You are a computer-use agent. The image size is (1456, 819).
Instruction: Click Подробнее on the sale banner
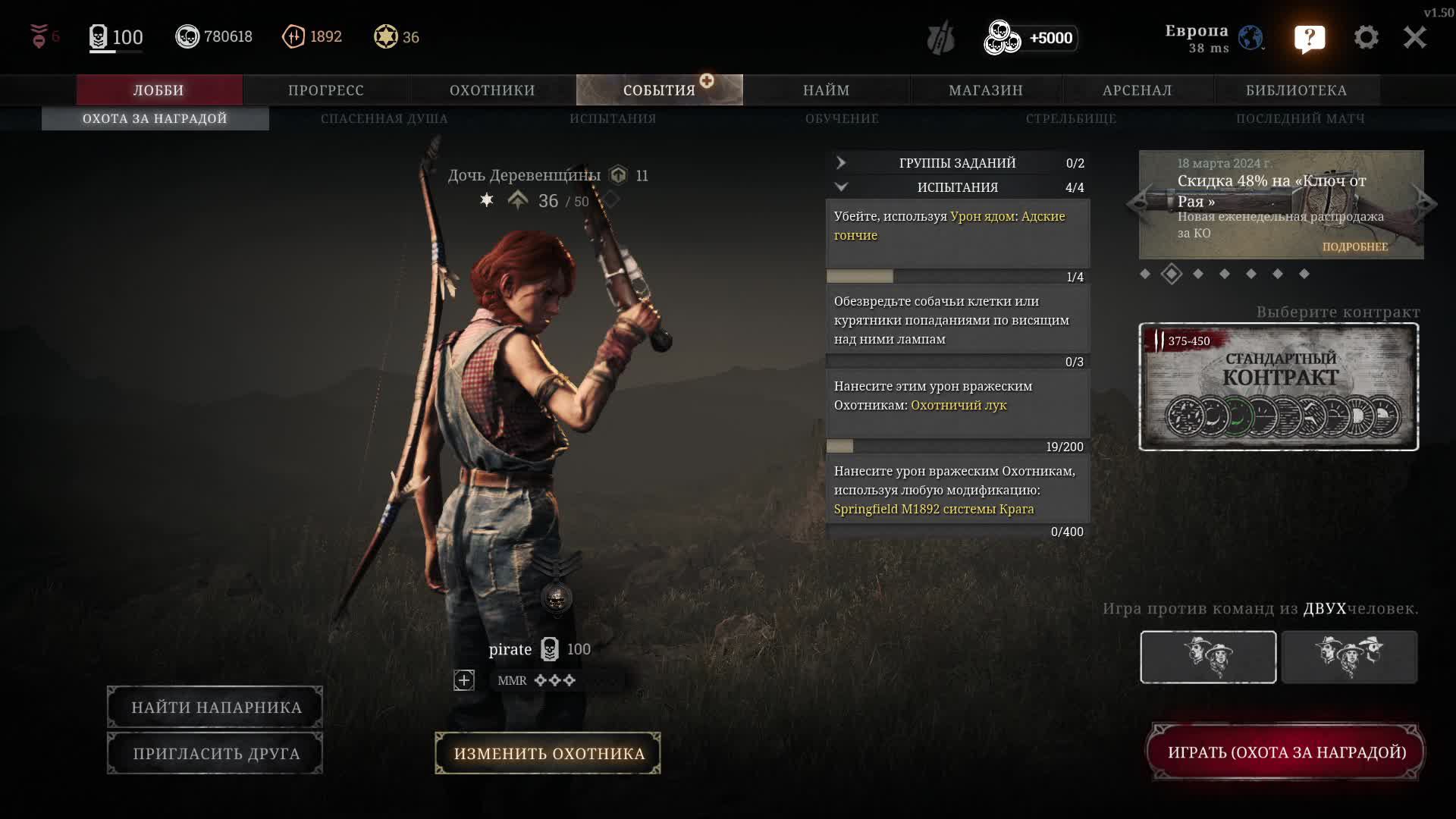click(x=1355, y=246)
